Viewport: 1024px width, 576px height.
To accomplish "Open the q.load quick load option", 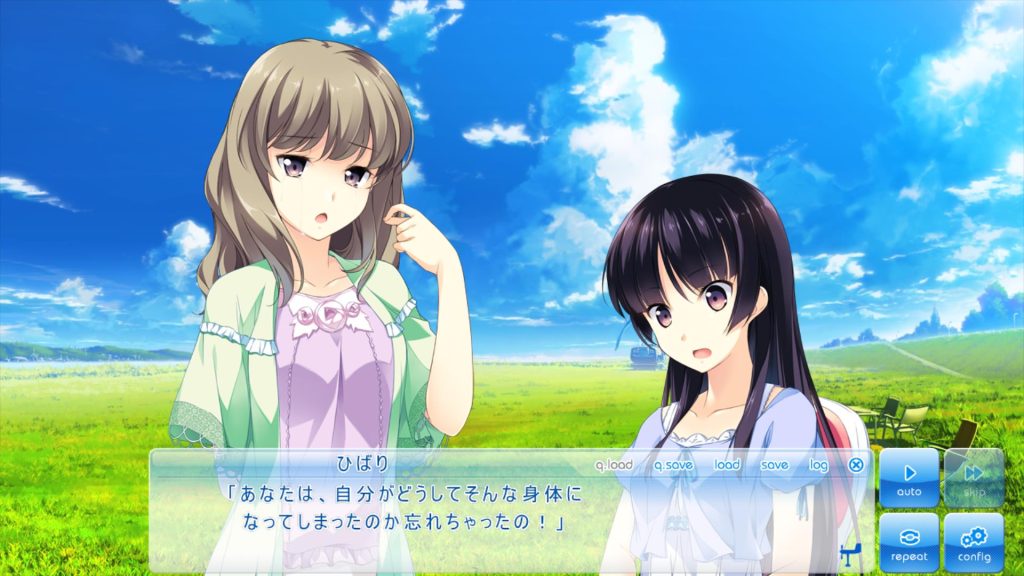I will (614, 465).
